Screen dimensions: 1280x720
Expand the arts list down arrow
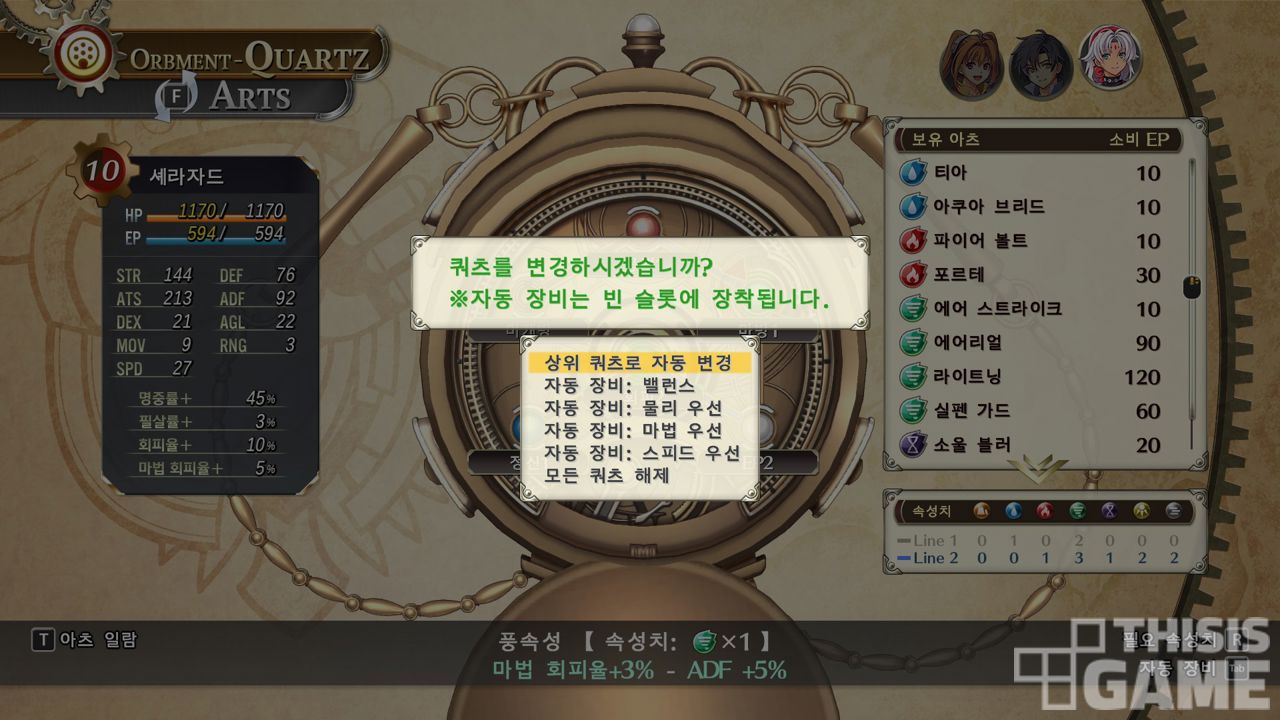(1037, 466)
